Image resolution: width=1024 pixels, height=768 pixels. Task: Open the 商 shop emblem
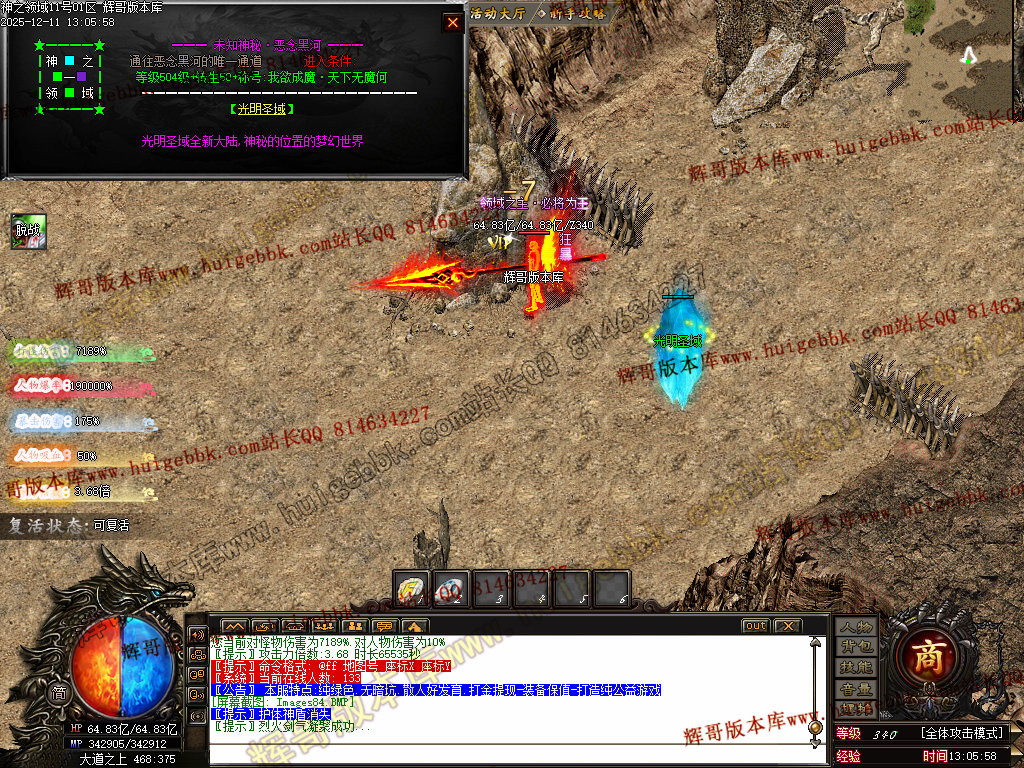pos(931,656)
